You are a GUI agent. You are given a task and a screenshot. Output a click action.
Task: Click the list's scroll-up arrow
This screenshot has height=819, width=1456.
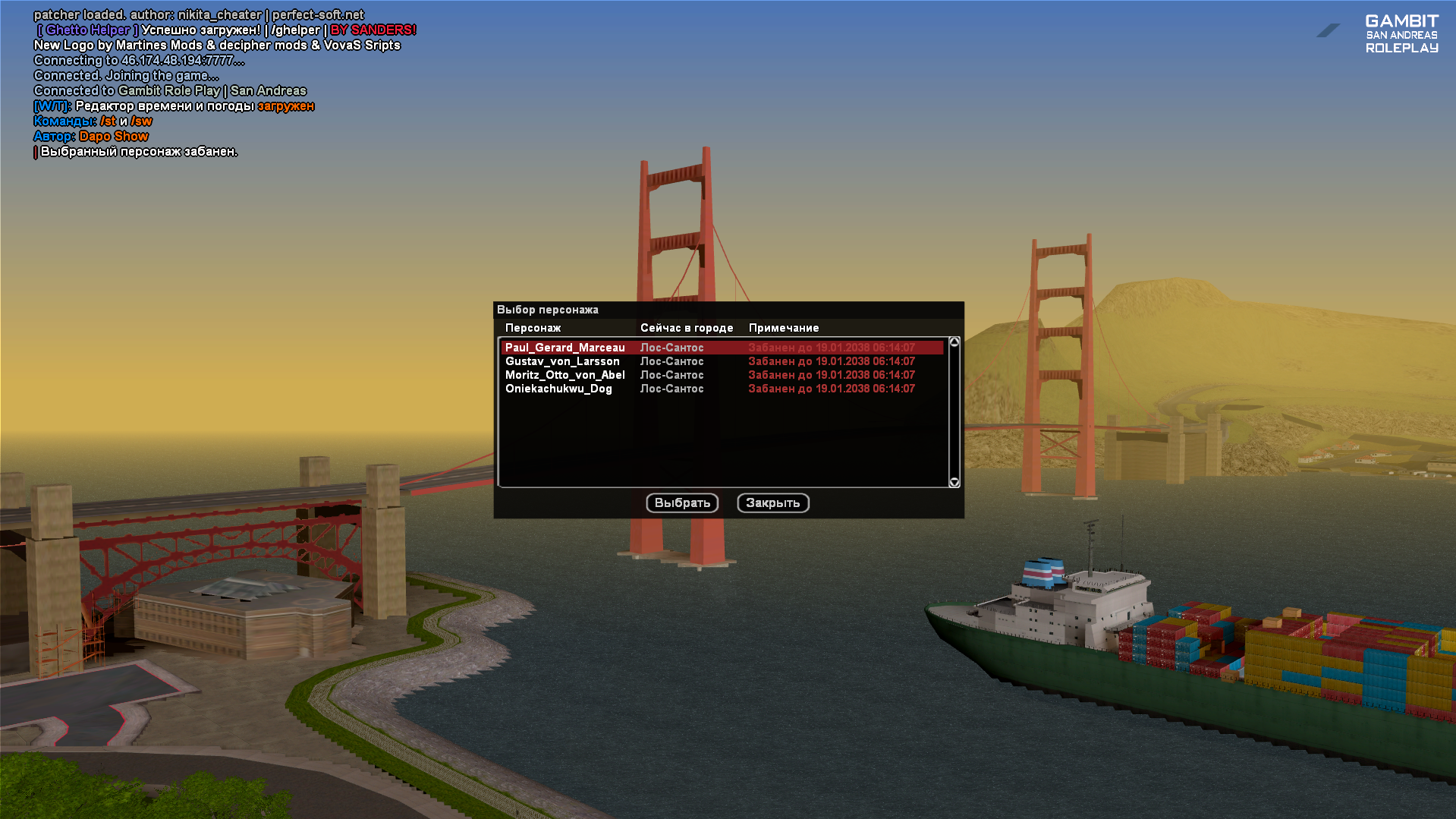tap(954, 342)
